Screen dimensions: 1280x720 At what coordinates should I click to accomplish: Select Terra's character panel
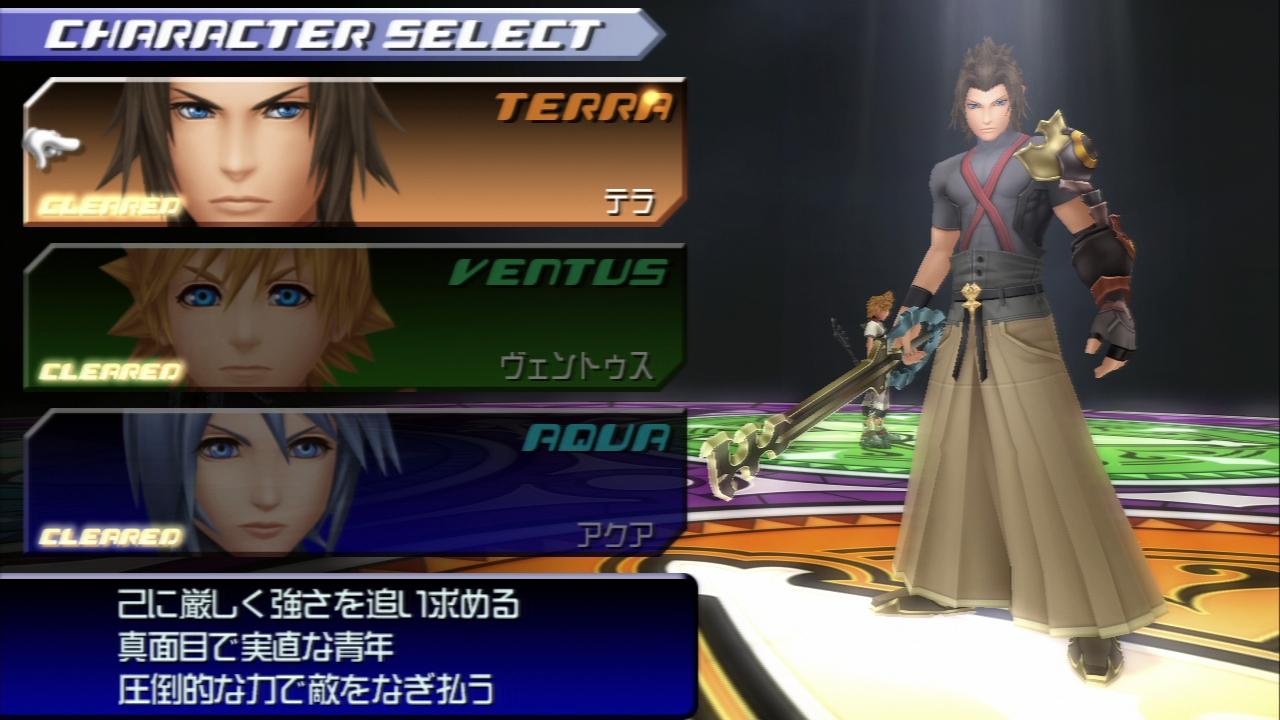(355, 152)
